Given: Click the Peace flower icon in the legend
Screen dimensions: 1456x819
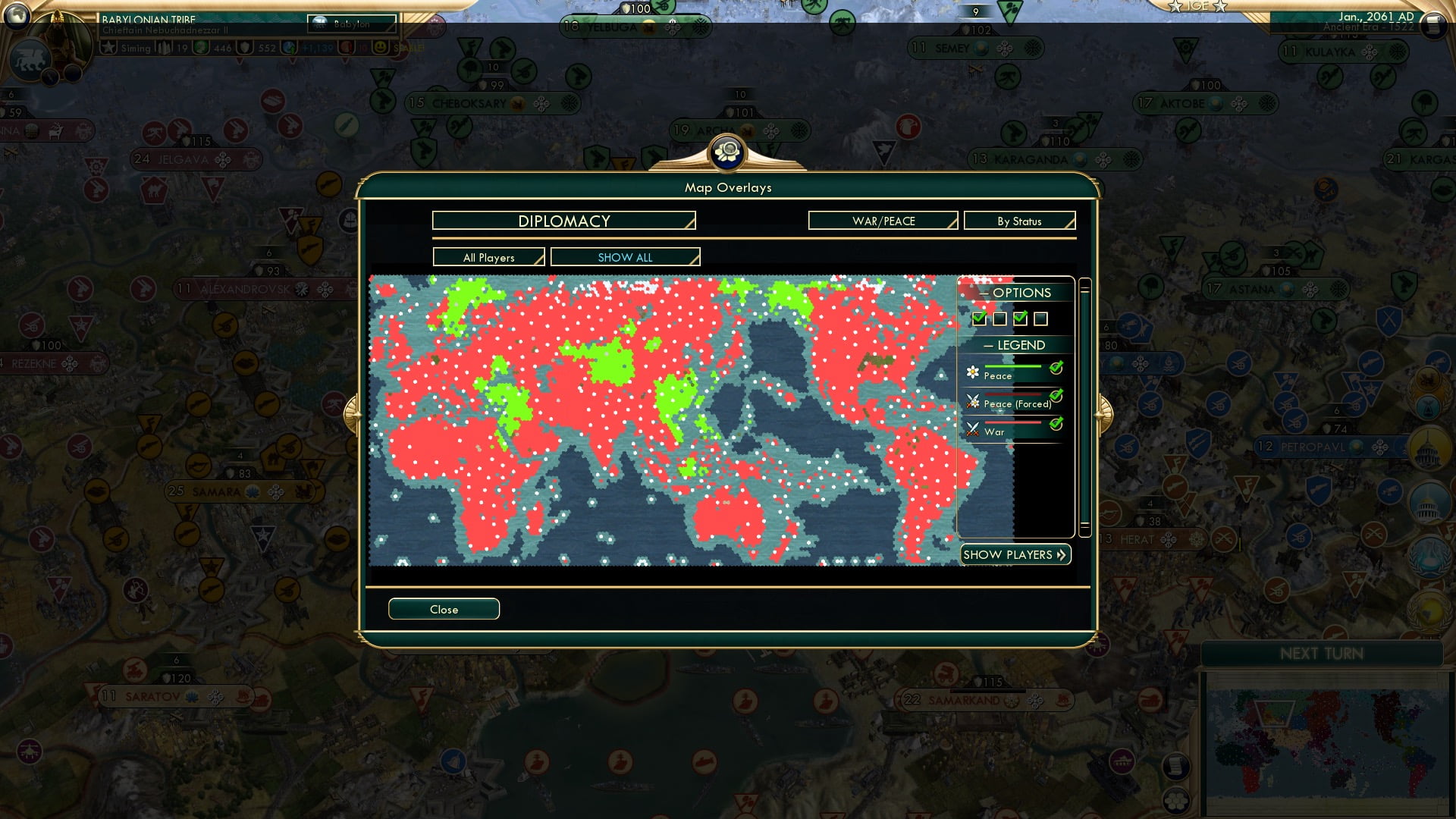Looking at the screenshot, I should [x=971, y=373].
